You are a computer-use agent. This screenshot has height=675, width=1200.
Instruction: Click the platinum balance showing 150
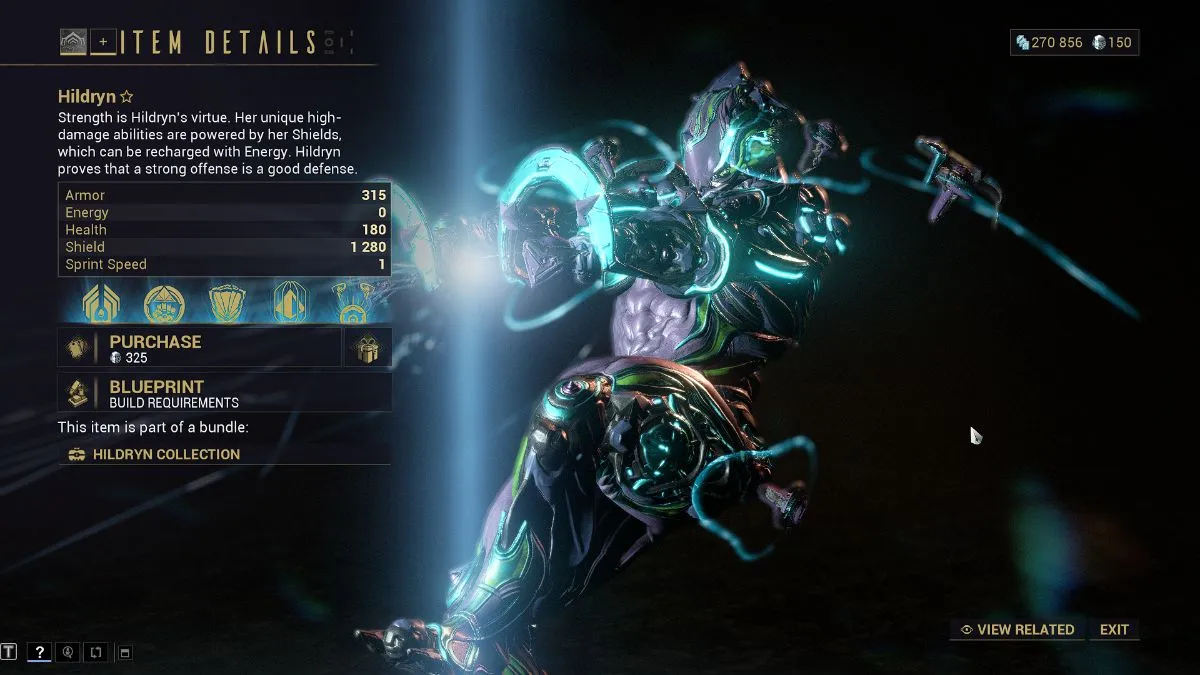1112,42
